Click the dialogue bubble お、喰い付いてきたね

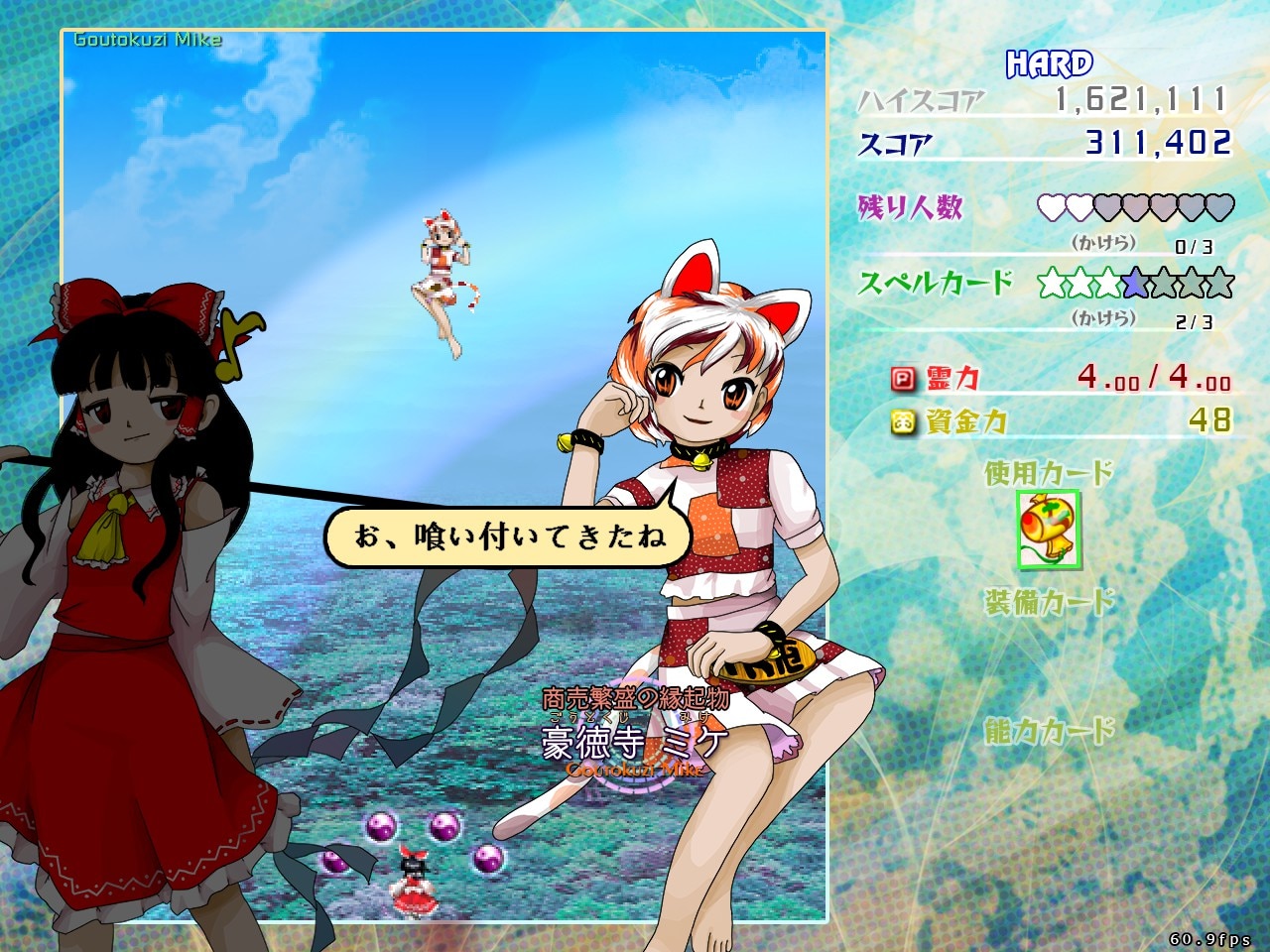point(512,536)
